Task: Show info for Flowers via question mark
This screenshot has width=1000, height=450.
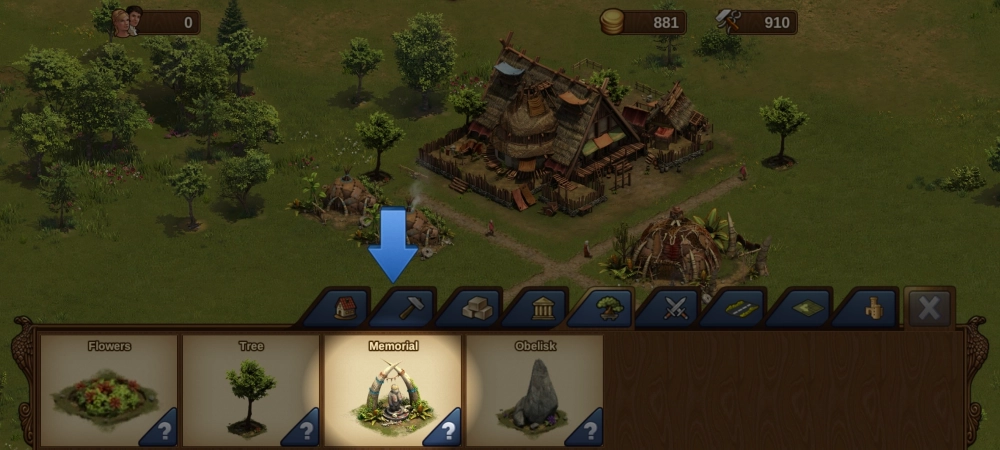Action: click(x=163, y=430)
